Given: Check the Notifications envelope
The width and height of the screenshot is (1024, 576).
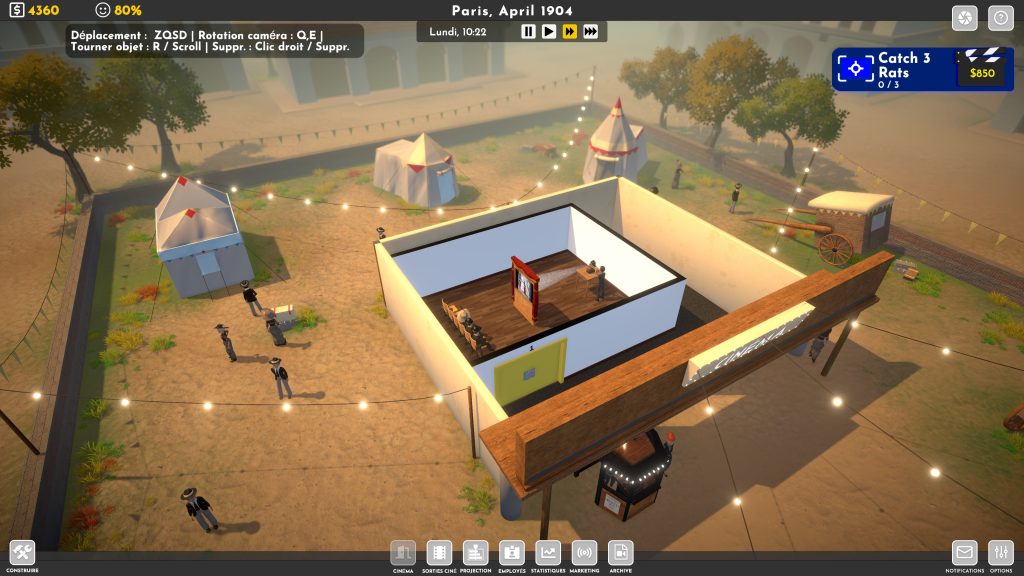Looking at the screenshot, I should (x=964, y=552).
